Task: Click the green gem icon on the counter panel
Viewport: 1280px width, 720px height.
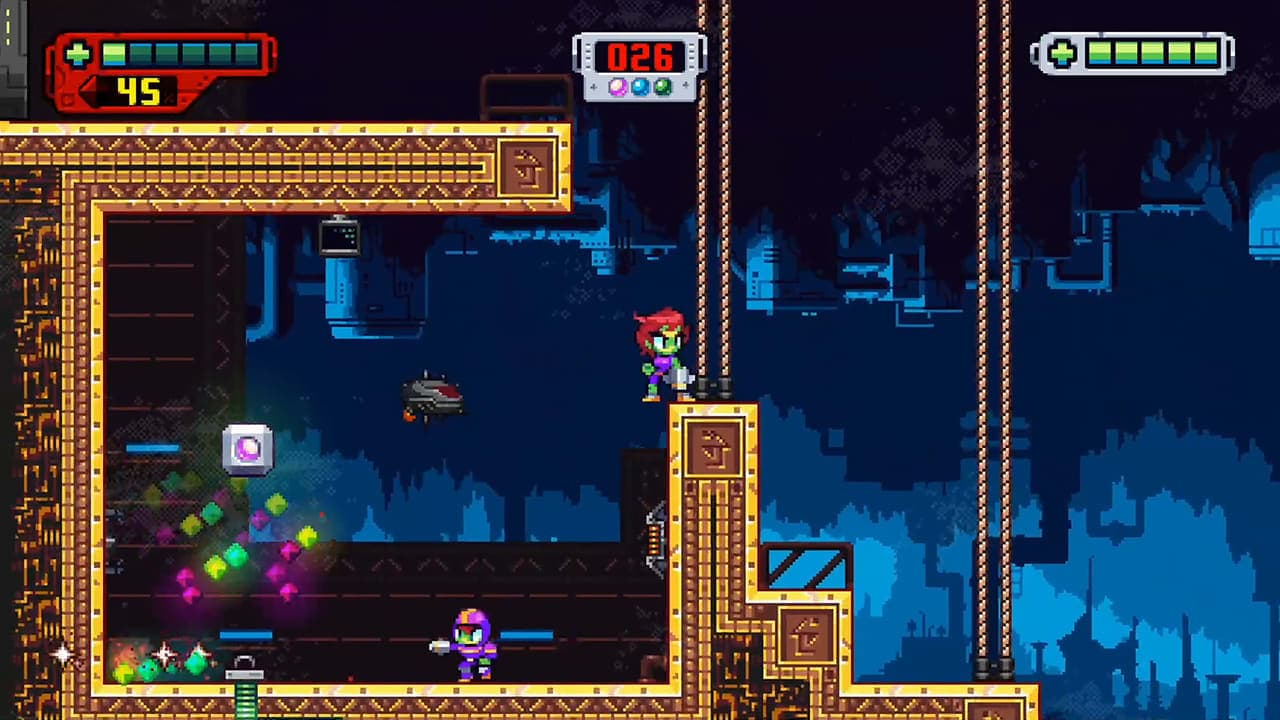Action: point(663,86)
